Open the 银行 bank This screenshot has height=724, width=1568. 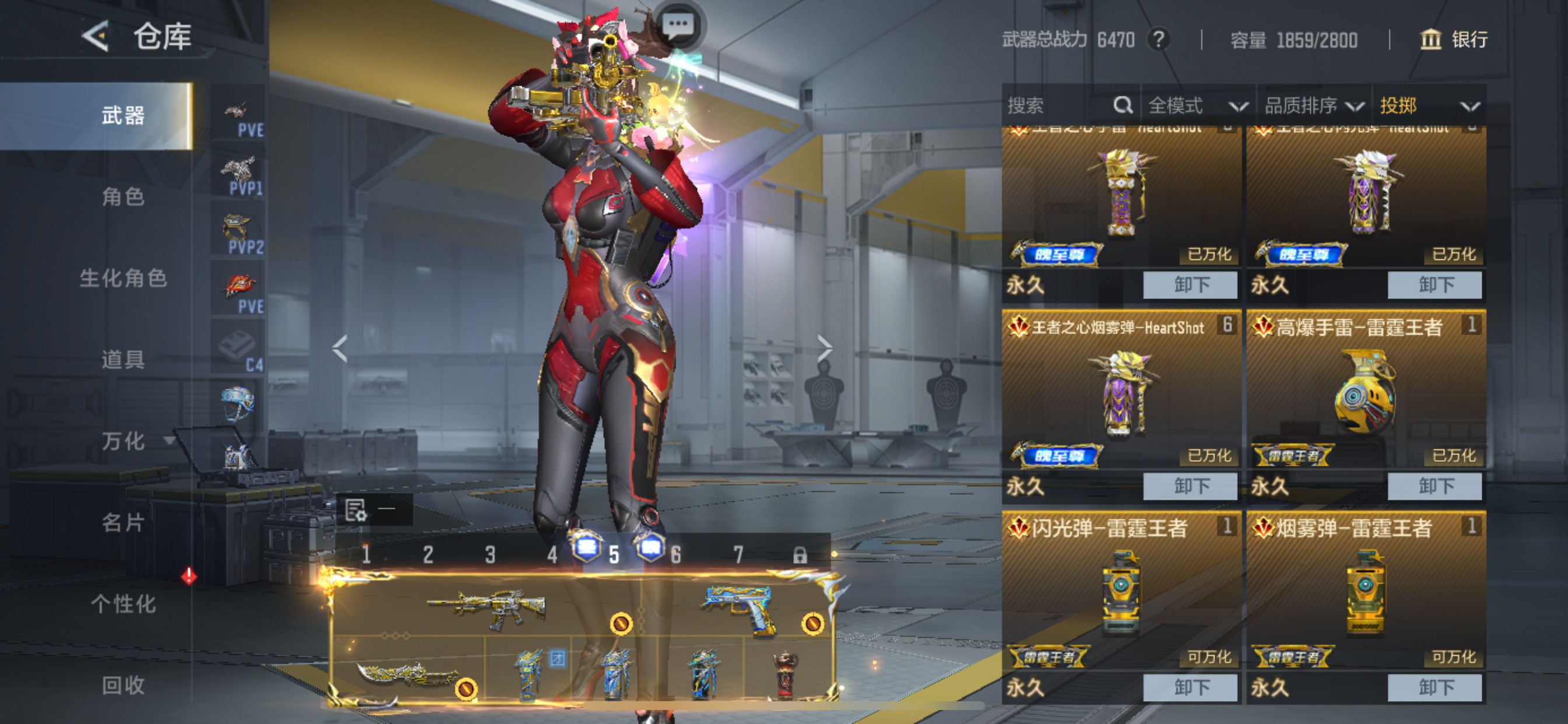[x=1454, y=40]
